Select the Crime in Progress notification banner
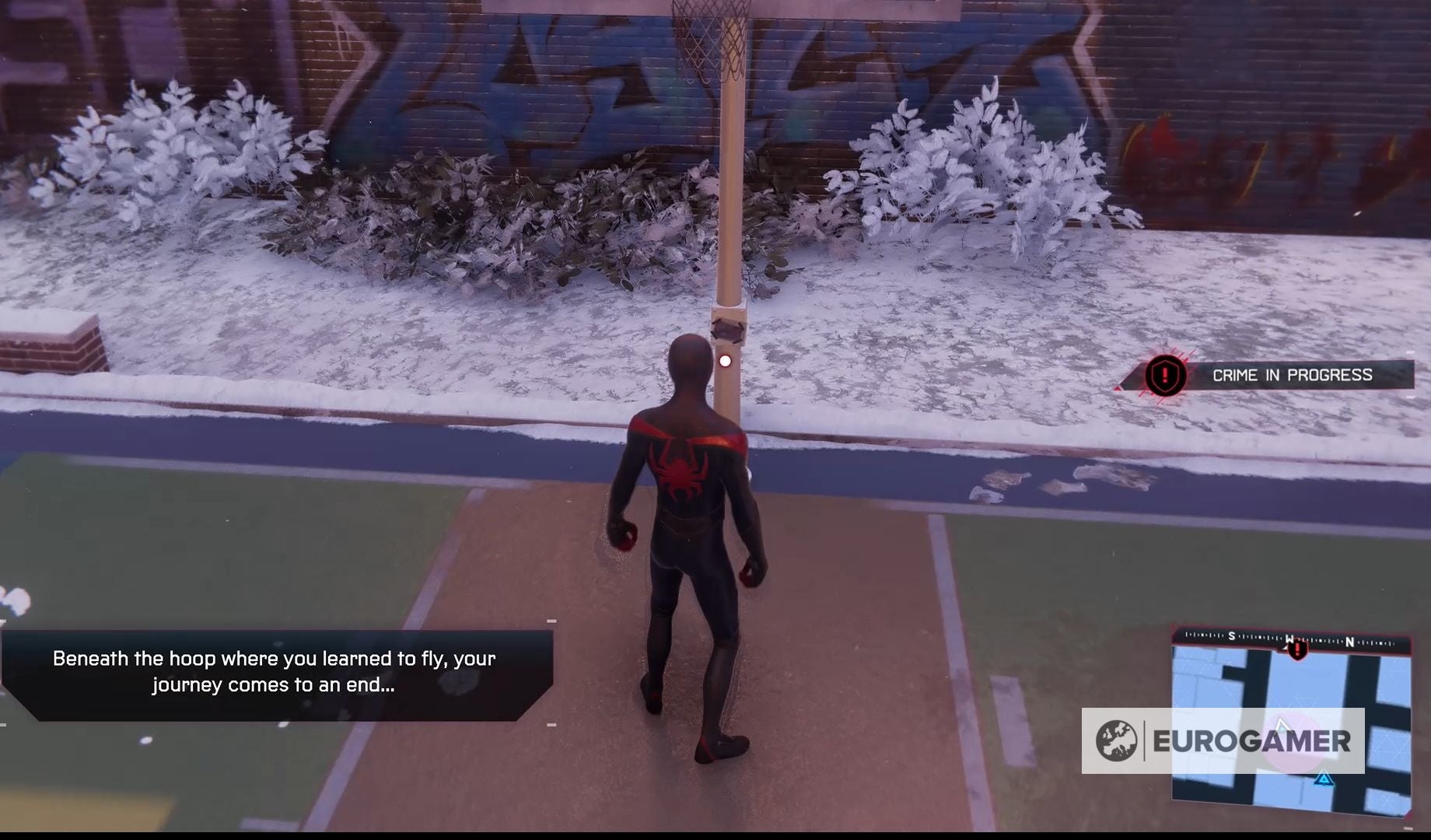Image resolution: width=1431 pixels, height=840 pixels. (x=1291, y=374)
